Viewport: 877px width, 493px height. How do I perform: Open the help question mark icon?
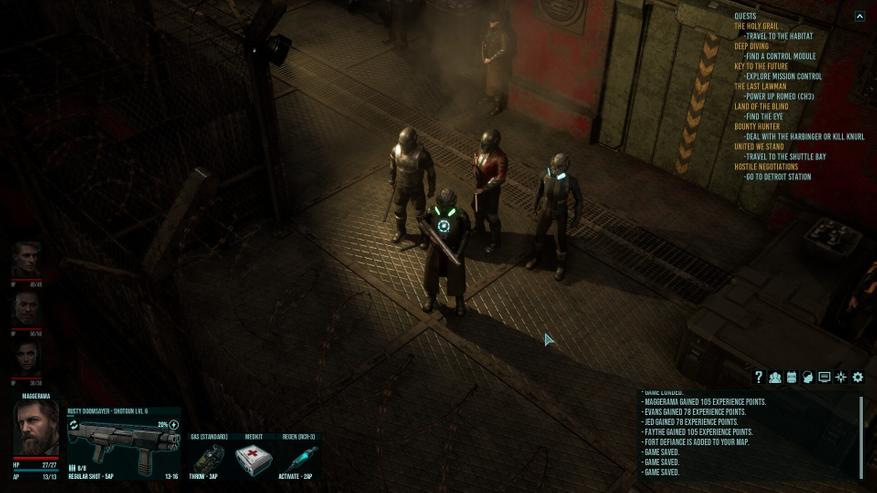tap(758, 377)
